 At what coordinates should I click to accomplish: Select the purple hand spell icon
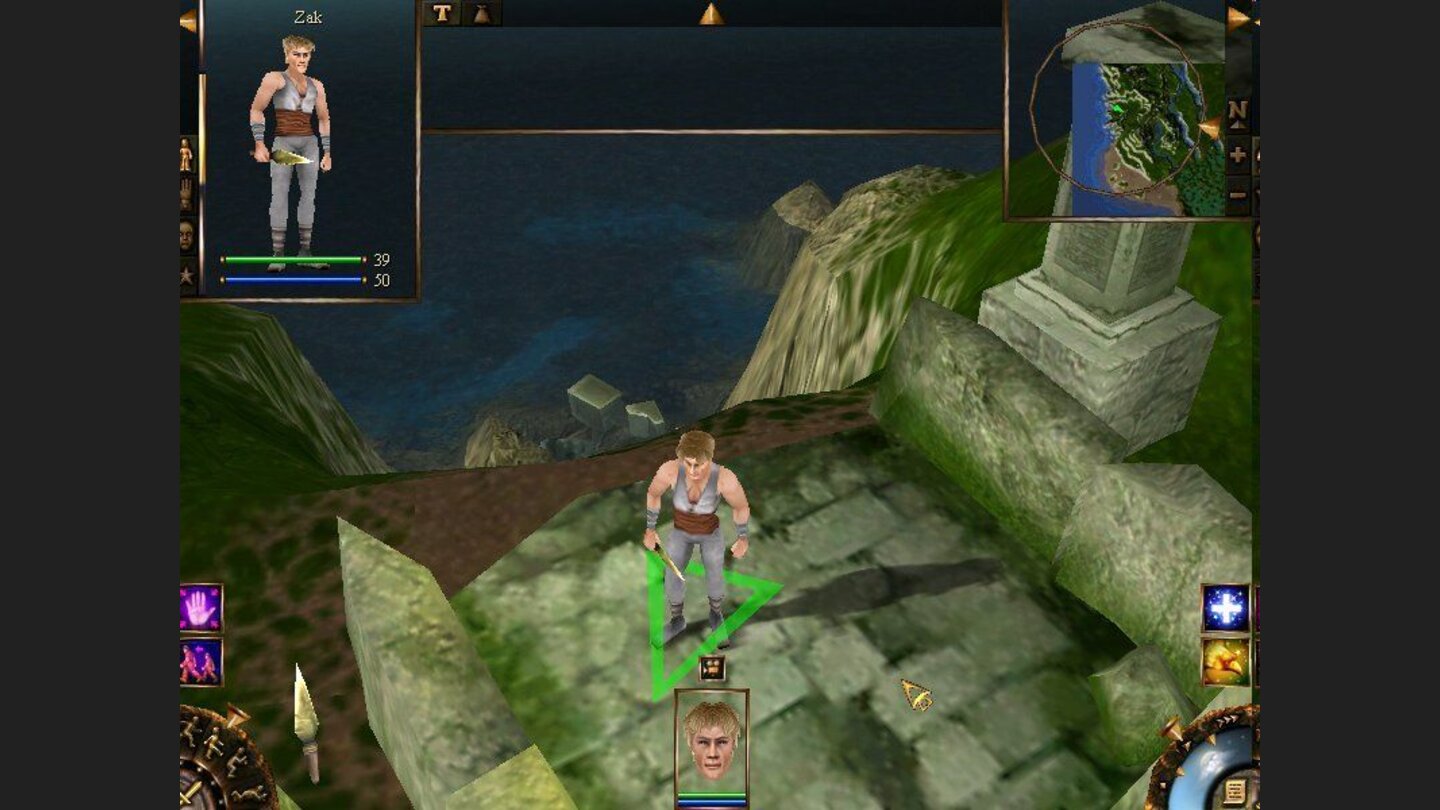coord(198,605)
